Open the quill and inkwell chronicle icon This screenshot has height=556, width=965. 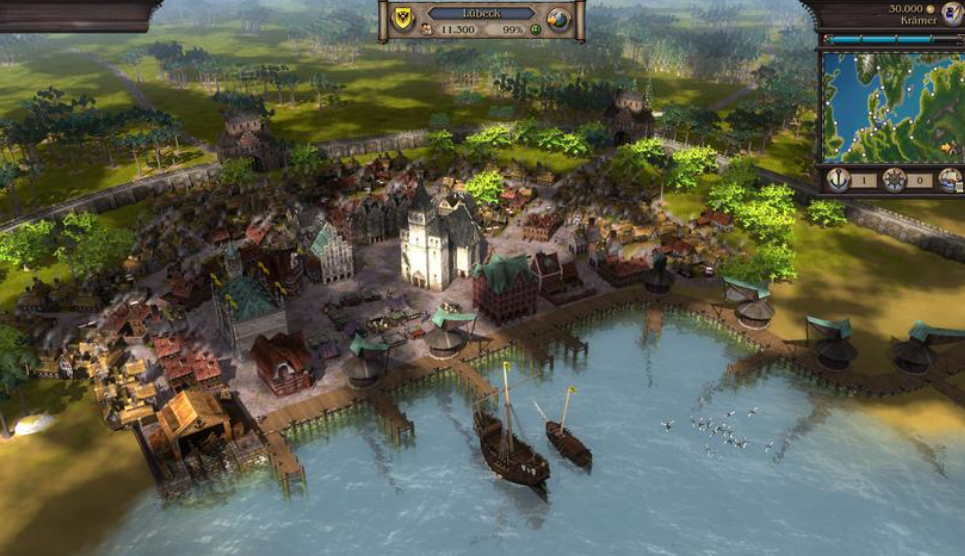pyautogui.click(x=952, y=12)
